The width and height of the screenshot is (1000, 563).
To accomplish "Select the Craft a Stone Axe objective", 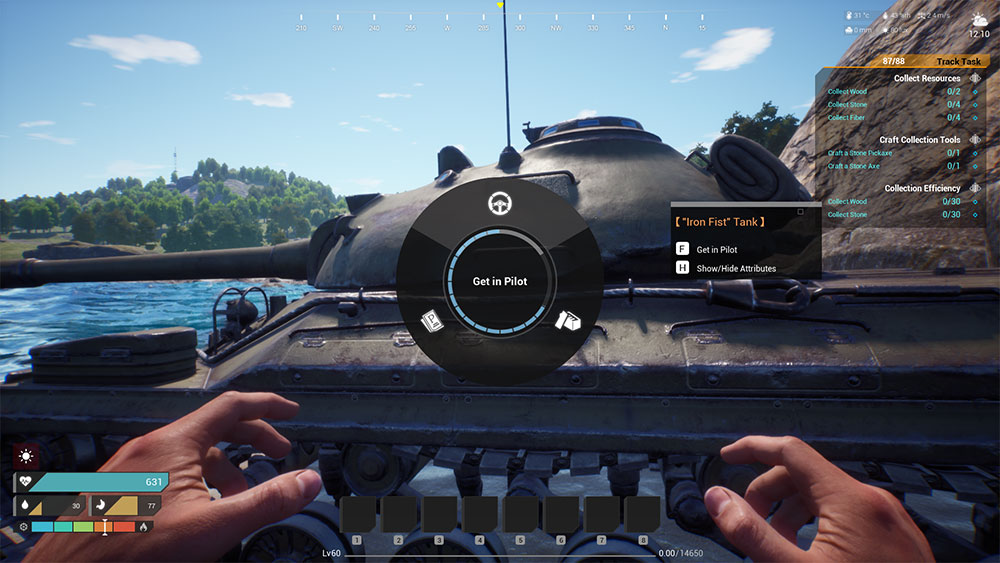I will 853,166.
